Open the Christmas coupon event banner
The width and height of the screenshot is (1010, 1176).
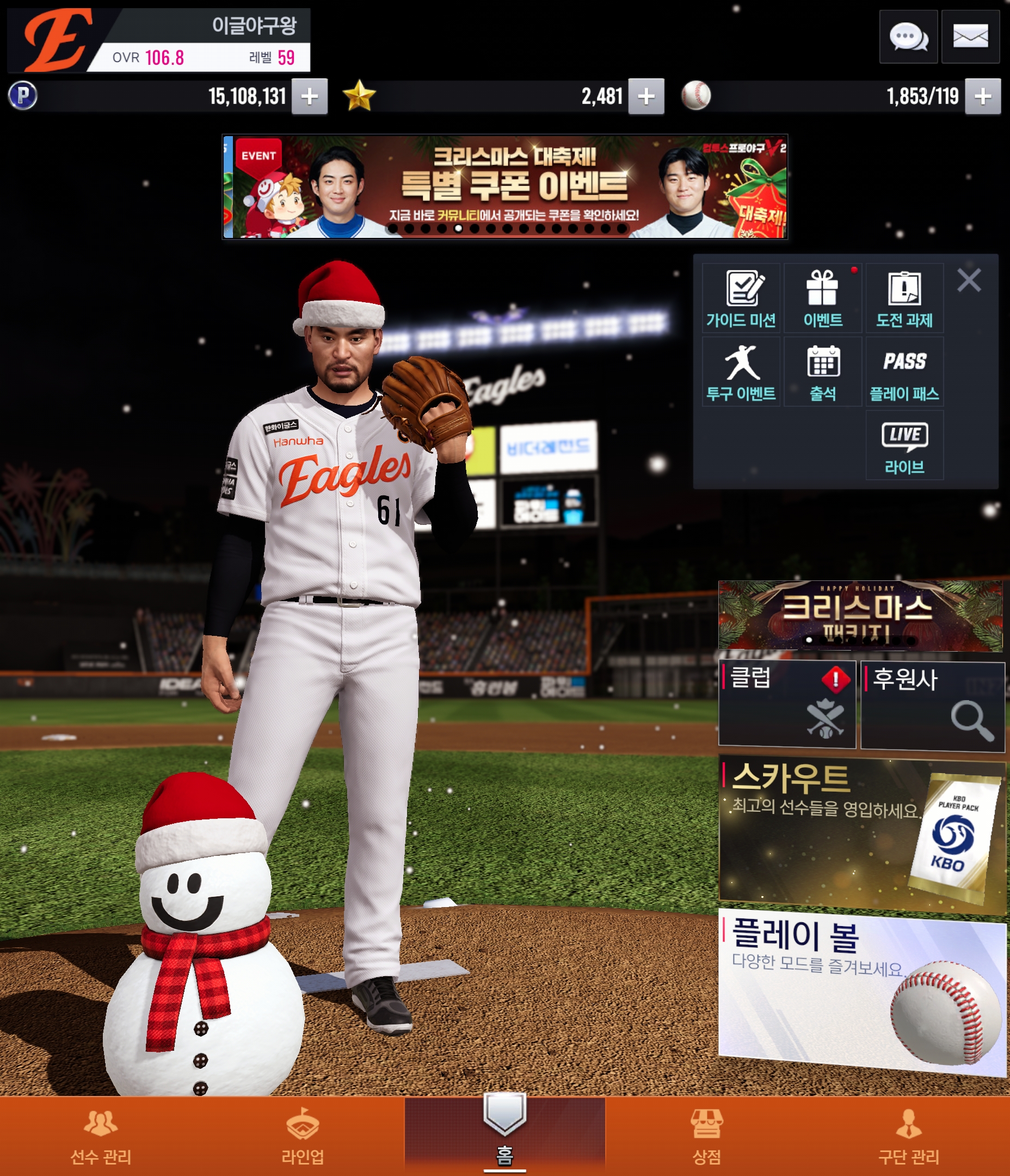pyautogui.click(x=504, y=187)
